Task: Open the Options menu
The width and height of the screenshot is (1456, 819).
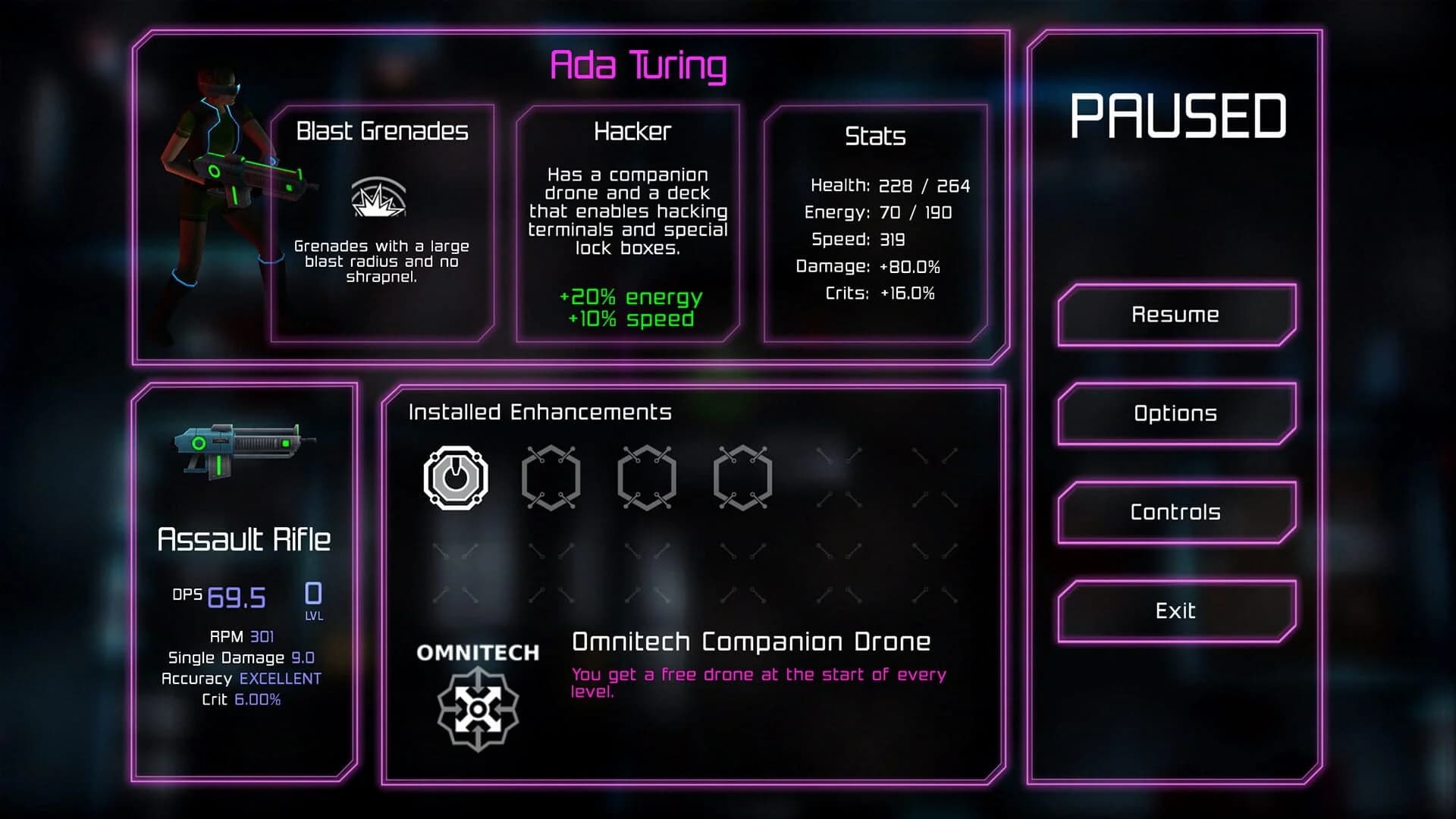Action: (1175, 413)
